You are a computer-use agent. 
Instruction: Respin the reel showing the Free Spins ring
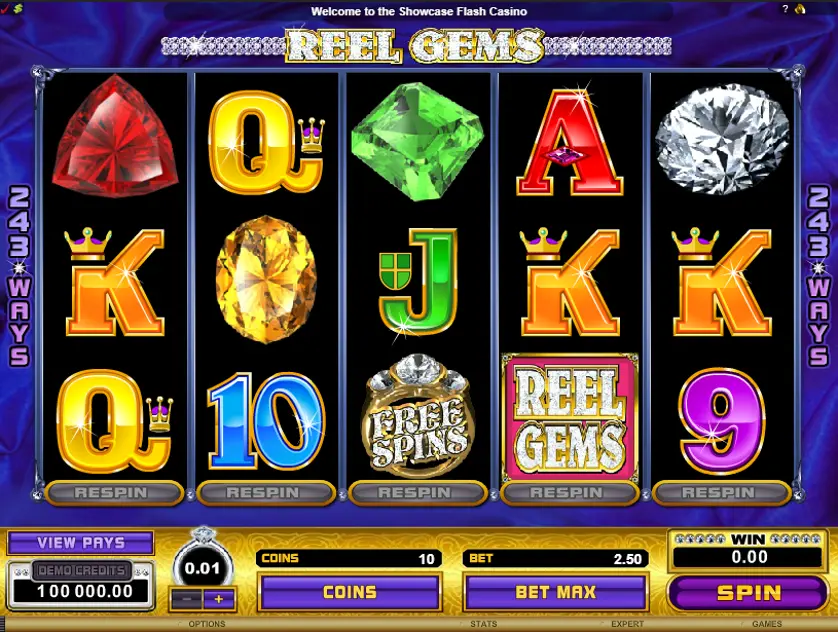(417, 493)
